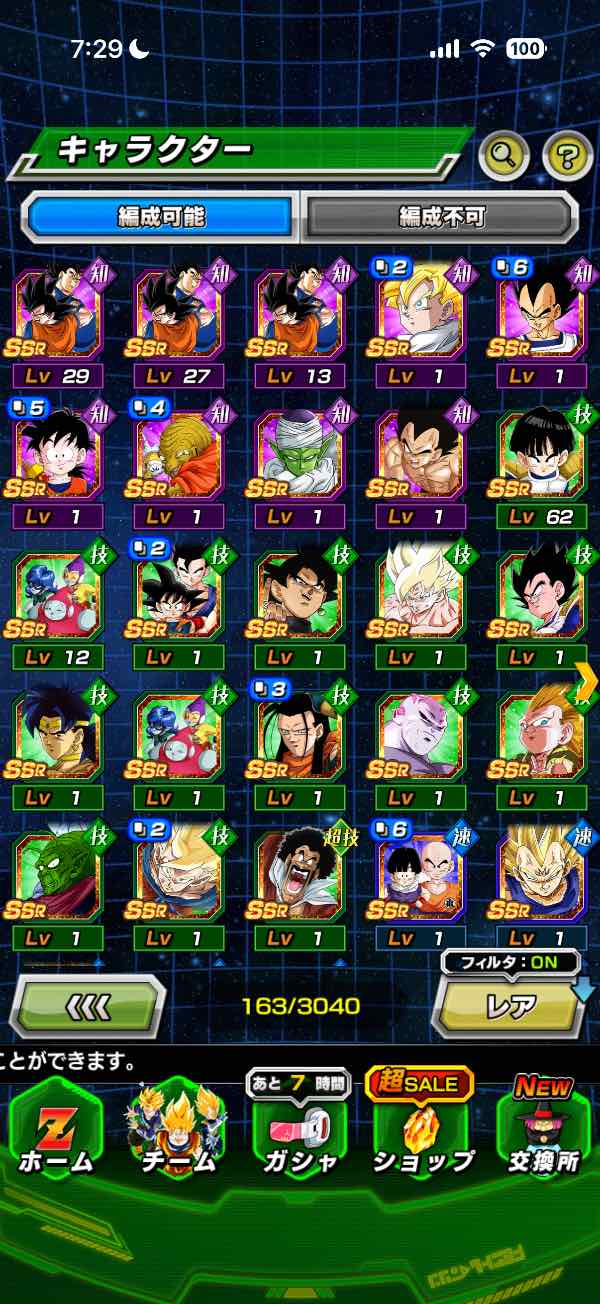Open the レア sort button

click(x=510, y=1006)
